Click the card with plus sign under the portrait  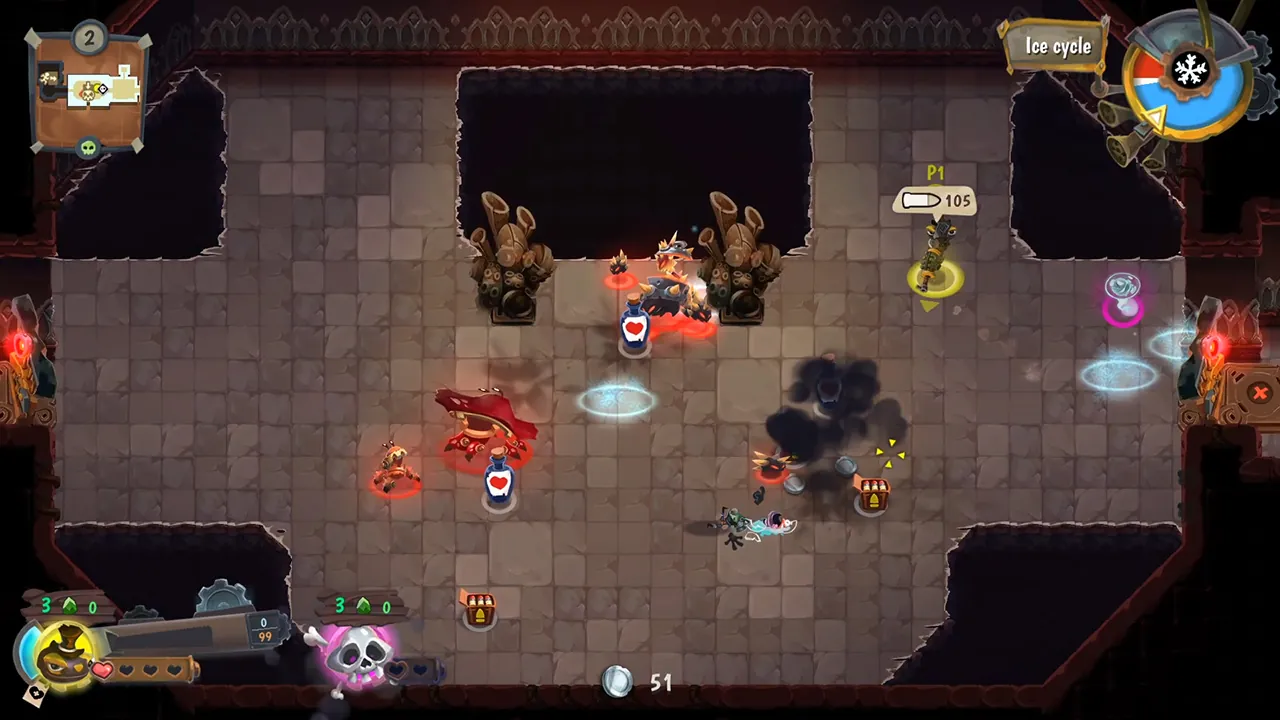[x=34, y=692]
